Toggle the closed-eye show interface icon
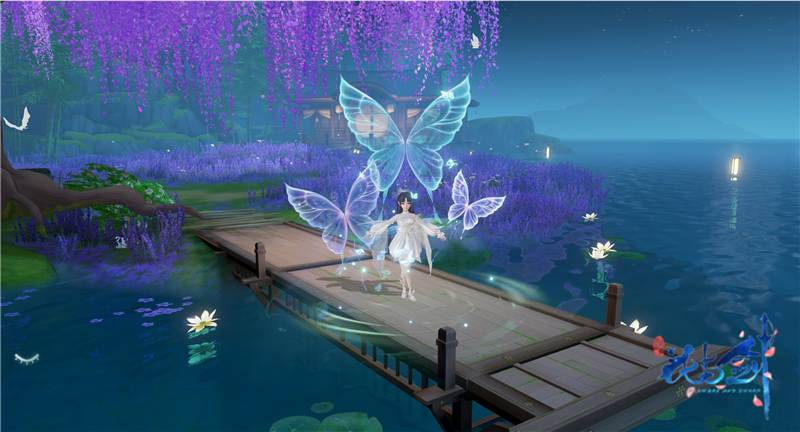This screenshot has width=800, height=432. click(27, 357)
